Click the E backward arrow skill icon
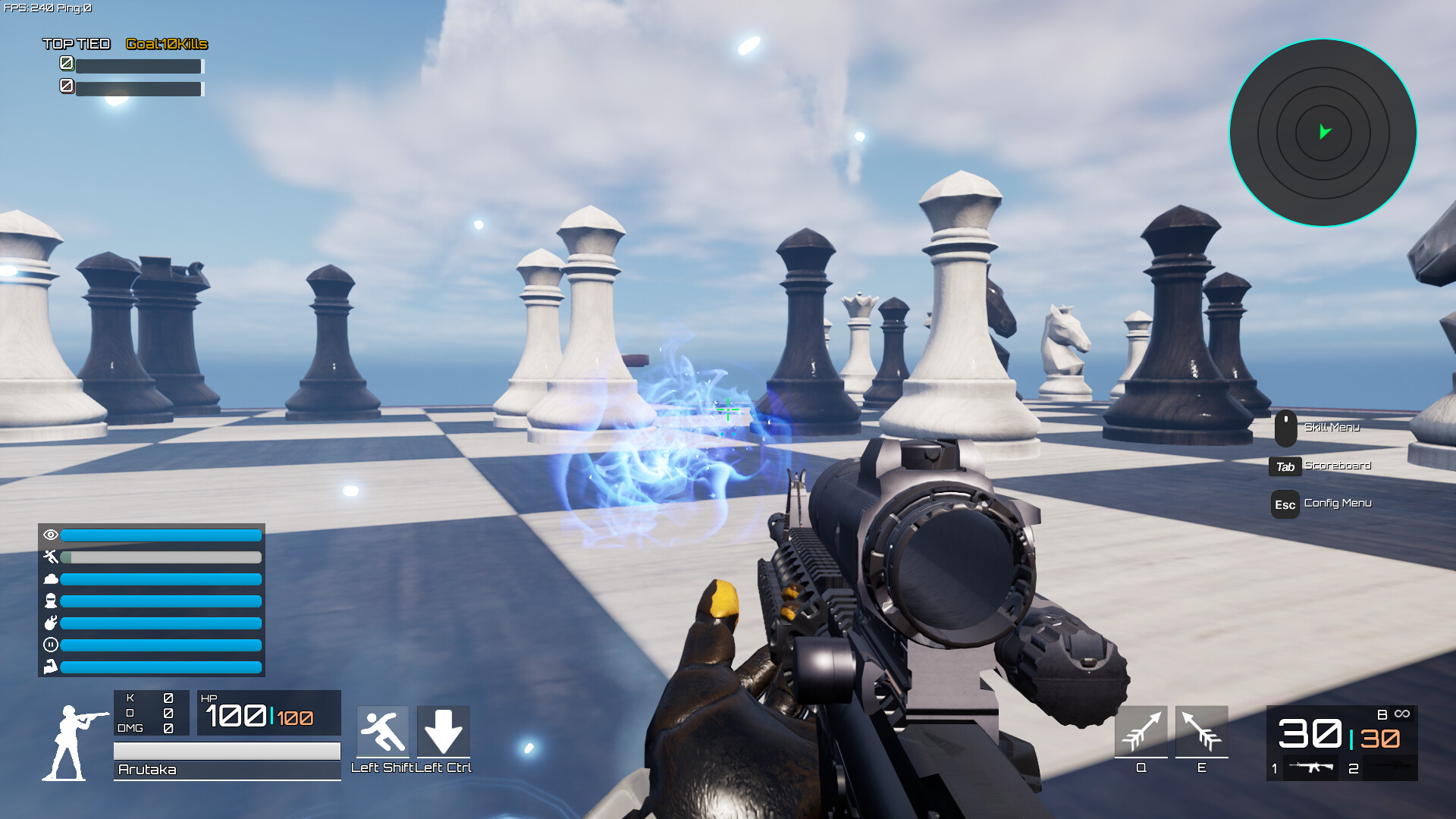 (x=1203, y=732)
